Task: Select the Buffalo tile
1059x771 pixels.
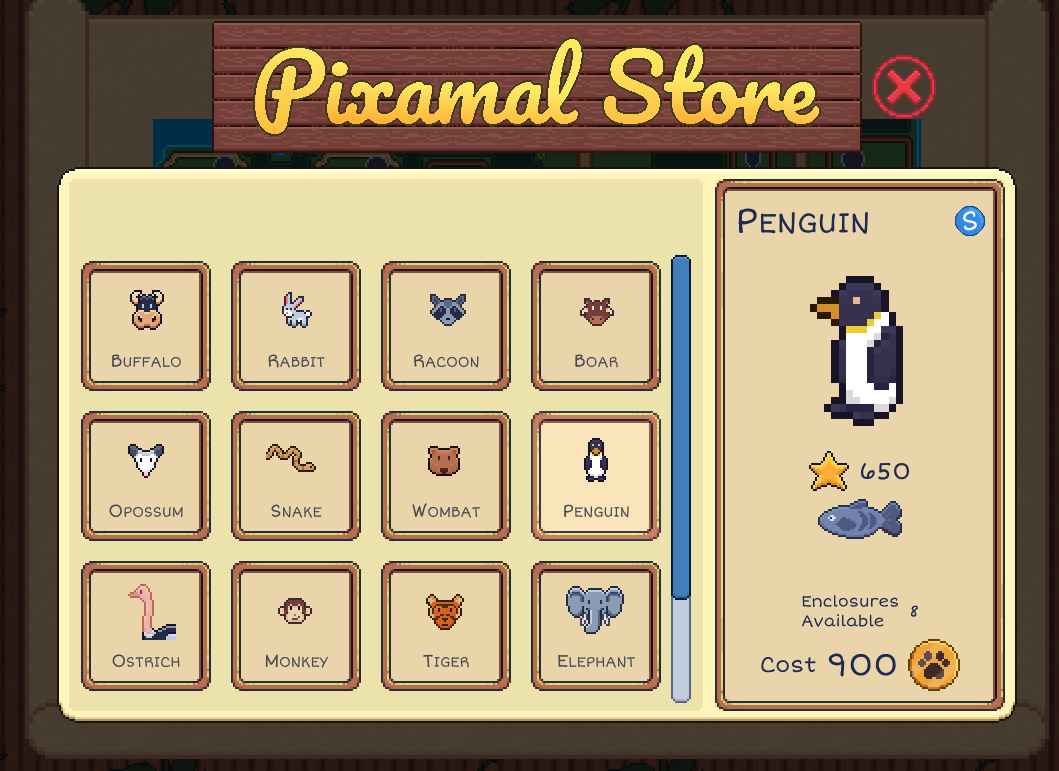Action: click(x=146, y=326)
